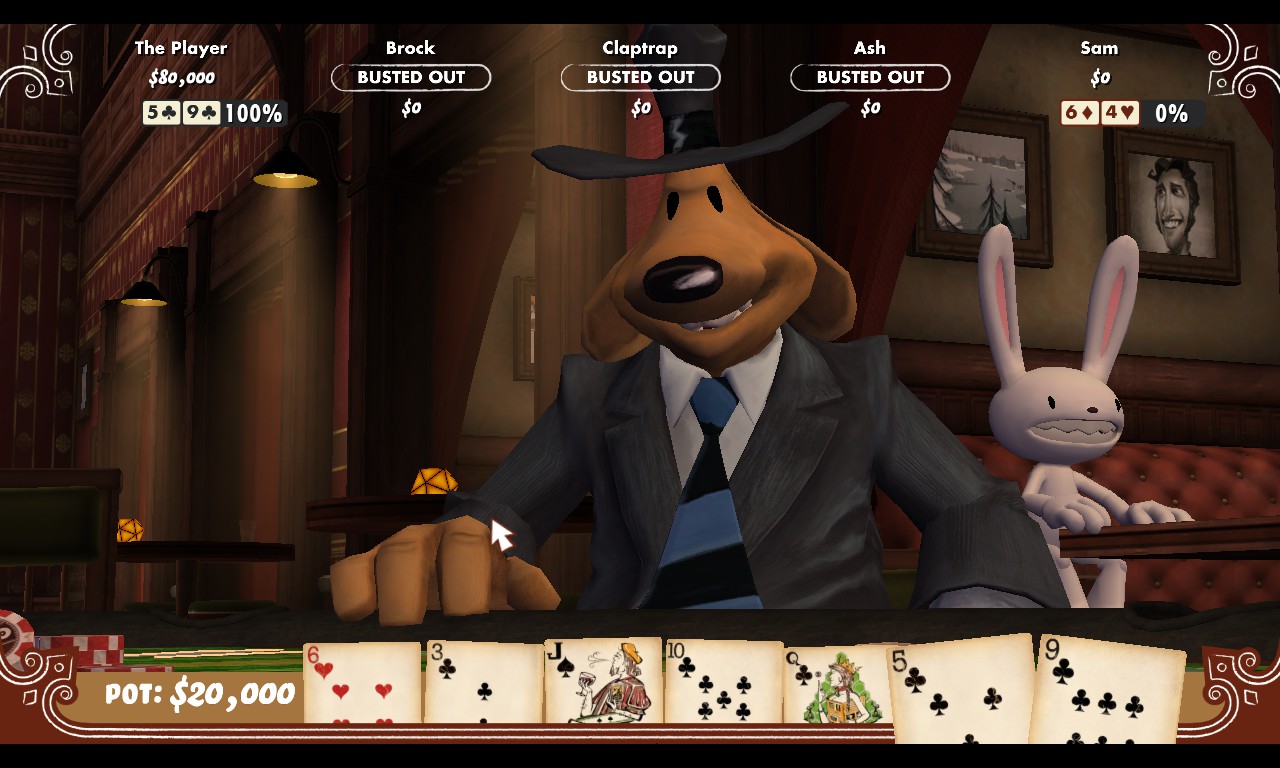Click Brock's BUSTED OUT banner
Screen dimensions: 1280x768
click(410, 77)
